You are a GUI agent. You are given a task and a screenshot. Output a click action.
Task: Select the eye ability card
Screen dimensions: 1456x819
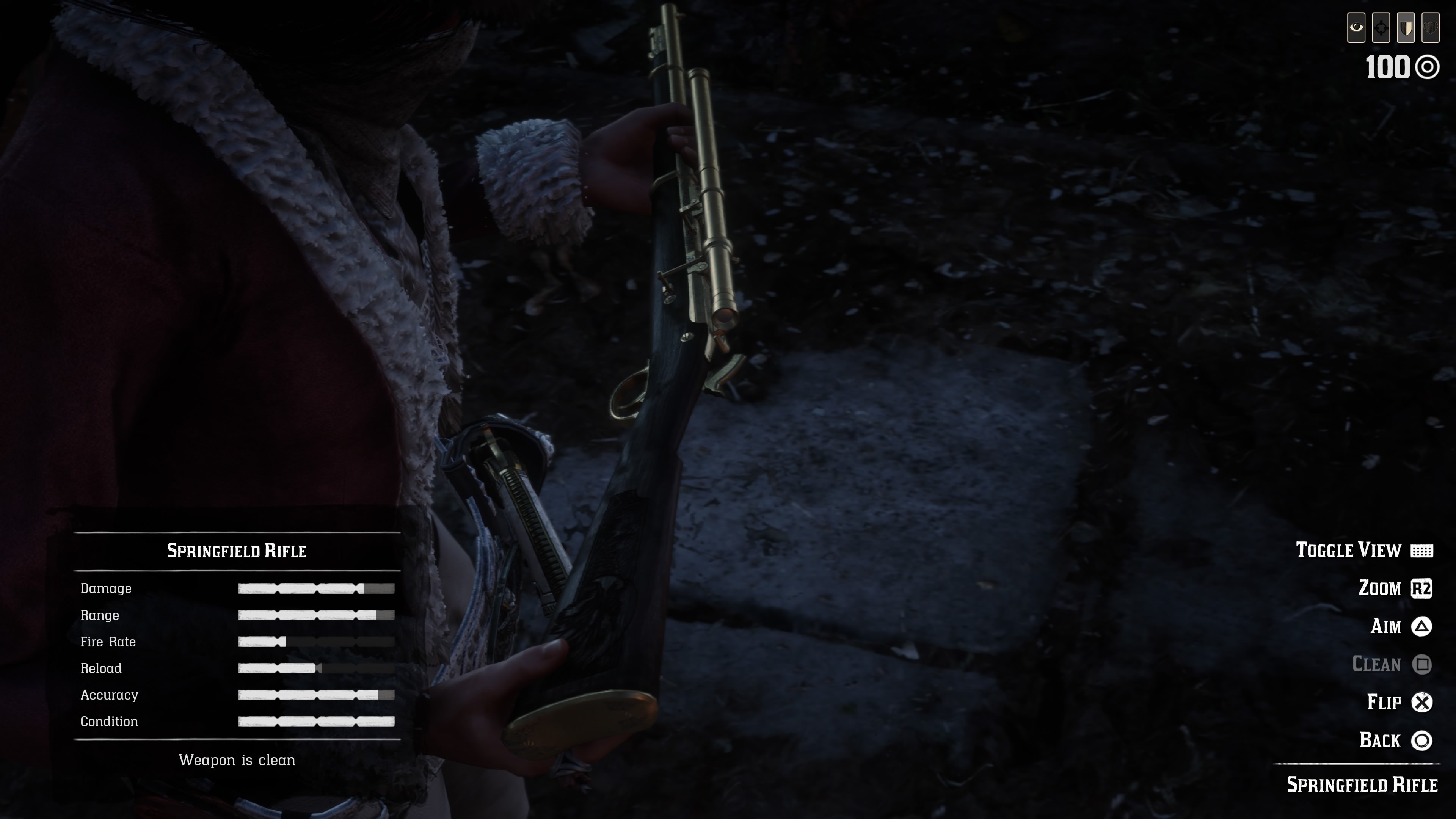1356,28
